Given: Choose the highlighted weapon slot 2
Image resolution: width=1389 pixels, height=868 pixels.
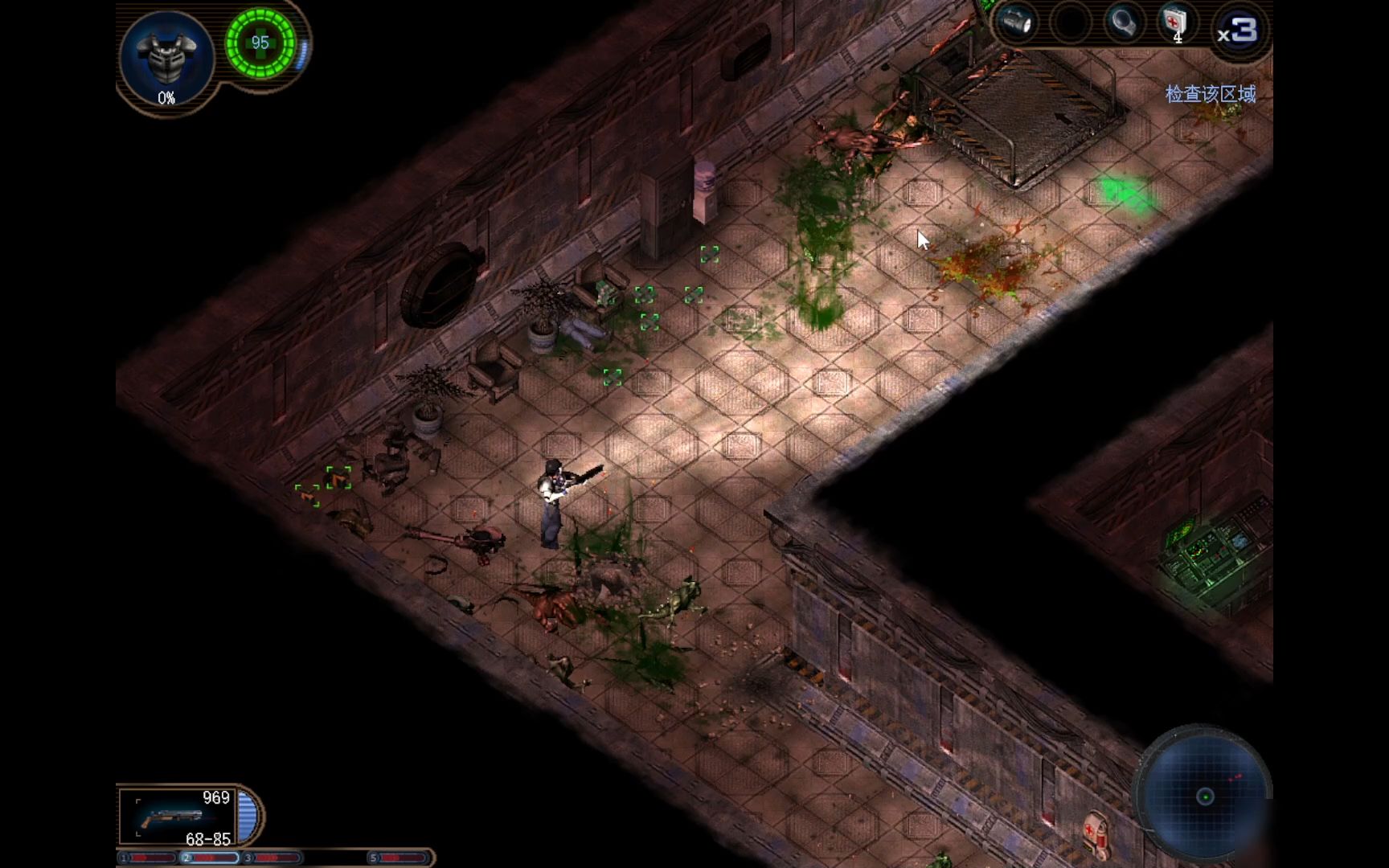Looking at the screenshot, I should 209,858.
